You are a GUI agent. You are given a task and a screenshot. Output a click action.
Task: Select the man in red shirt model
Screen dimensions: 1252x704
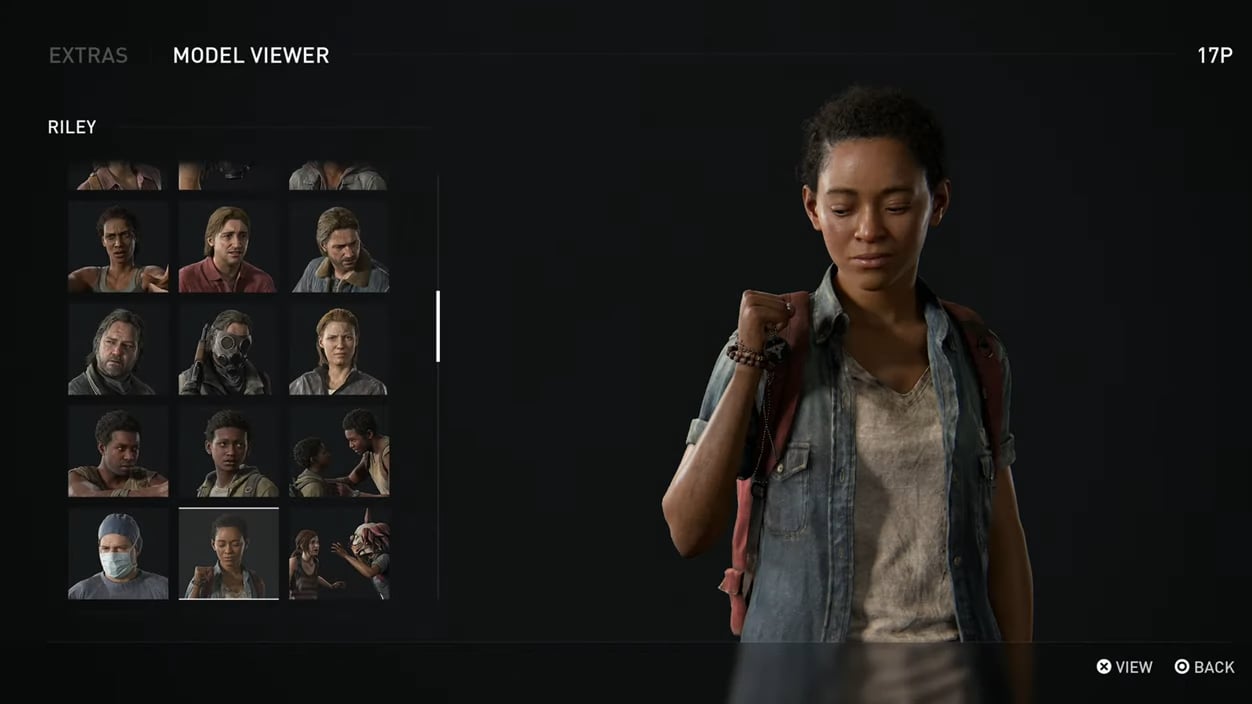(228, 247)
